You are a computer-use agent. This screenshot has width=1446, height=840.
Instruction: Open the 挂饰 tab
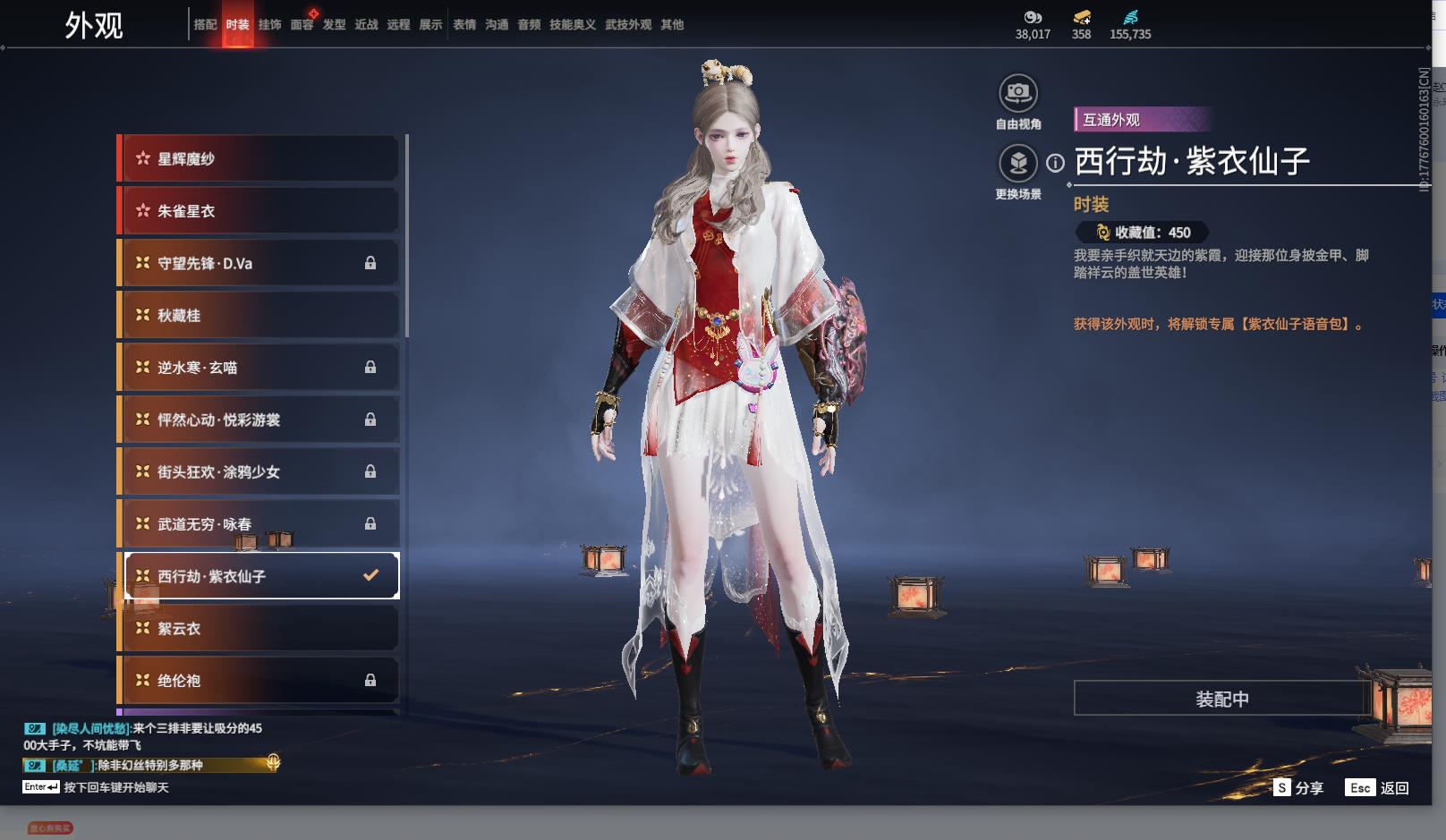269,25
